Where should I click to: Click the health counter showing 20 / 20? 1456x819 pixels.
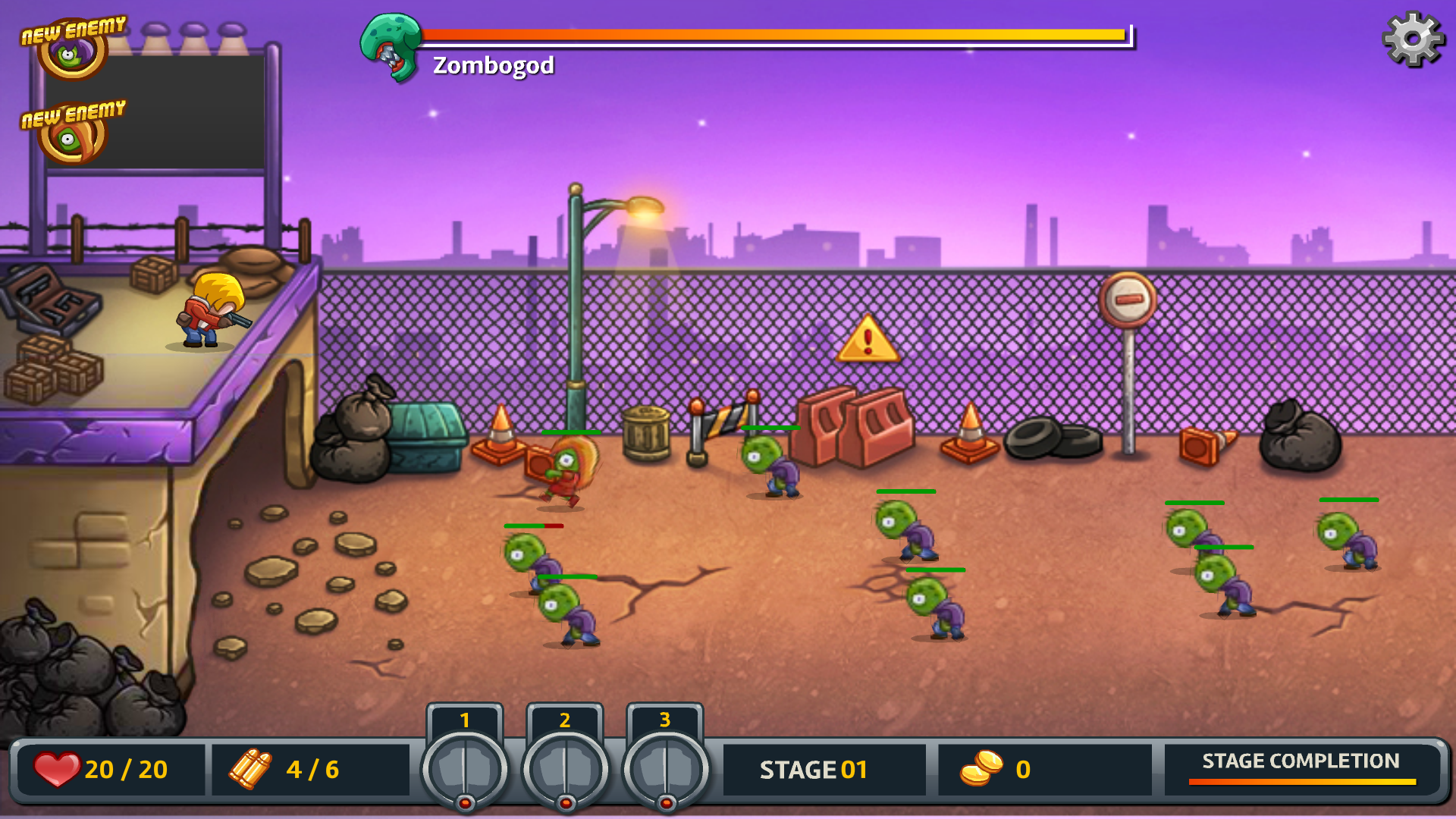point(125,769)
